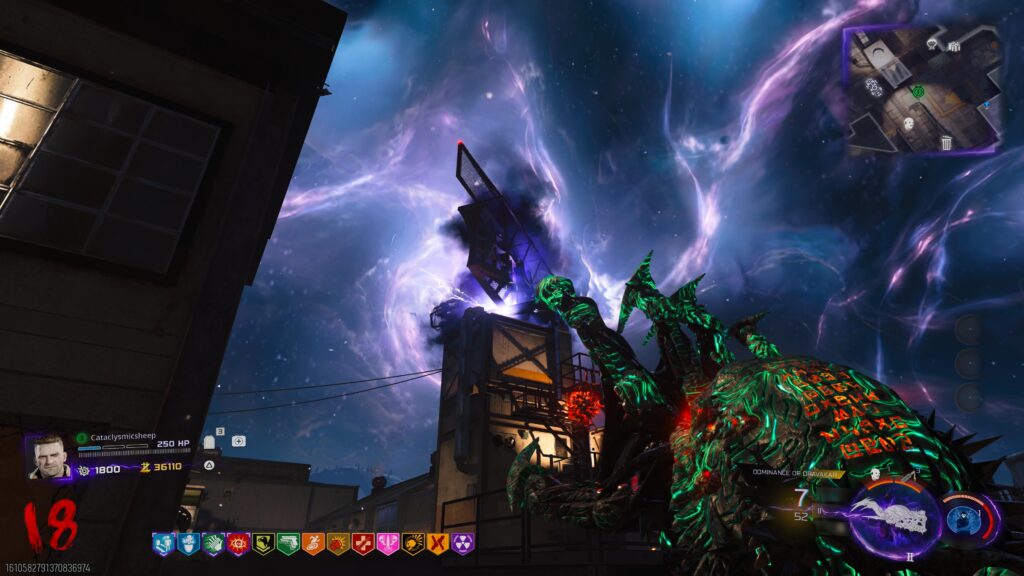The width and height of the screenshot is (1024, 576).
Task: Select the pink perk icon
Action: 388,544
